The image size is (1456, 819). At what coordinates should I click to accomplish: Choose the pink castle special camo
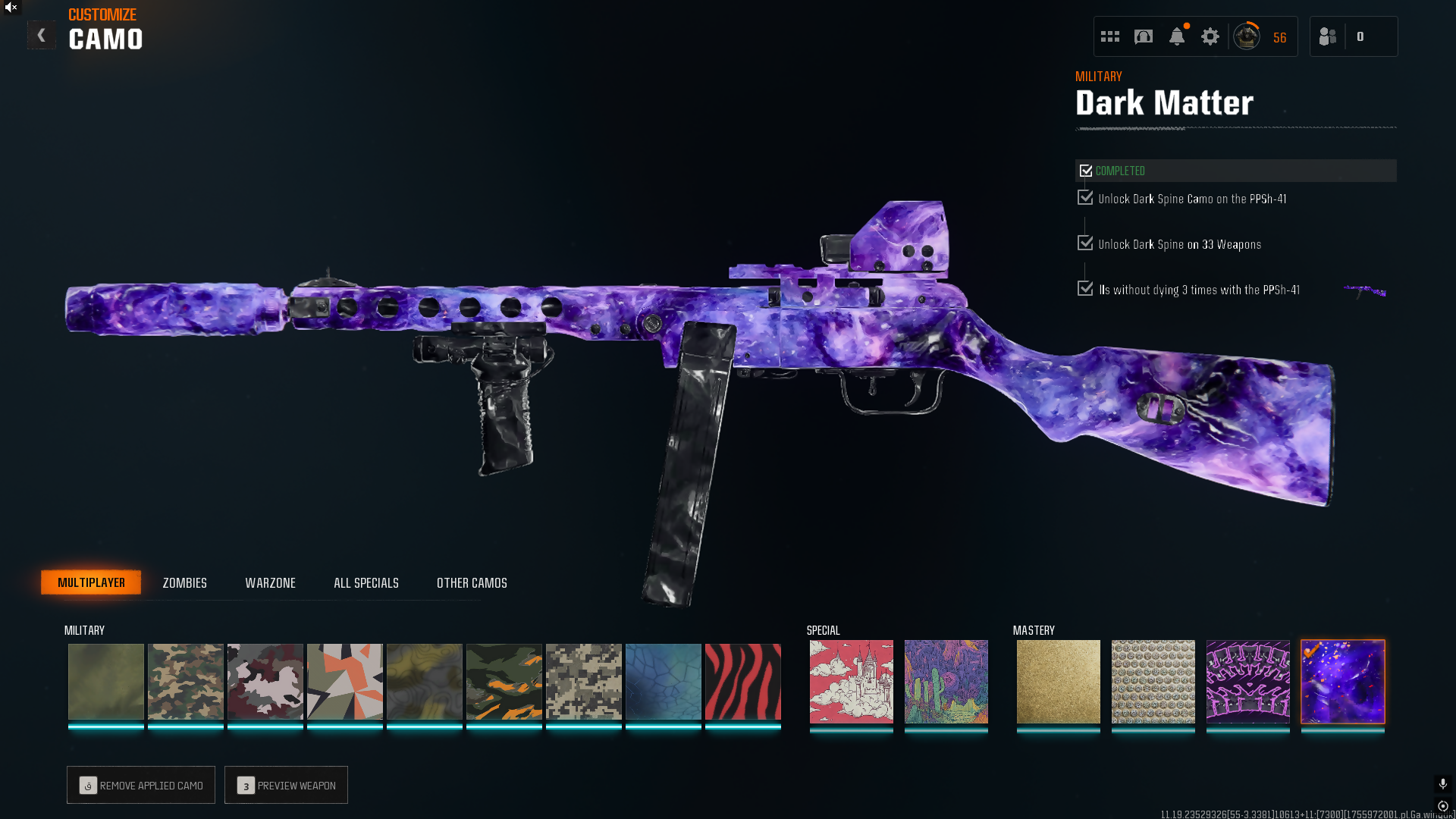coord(851,681)
